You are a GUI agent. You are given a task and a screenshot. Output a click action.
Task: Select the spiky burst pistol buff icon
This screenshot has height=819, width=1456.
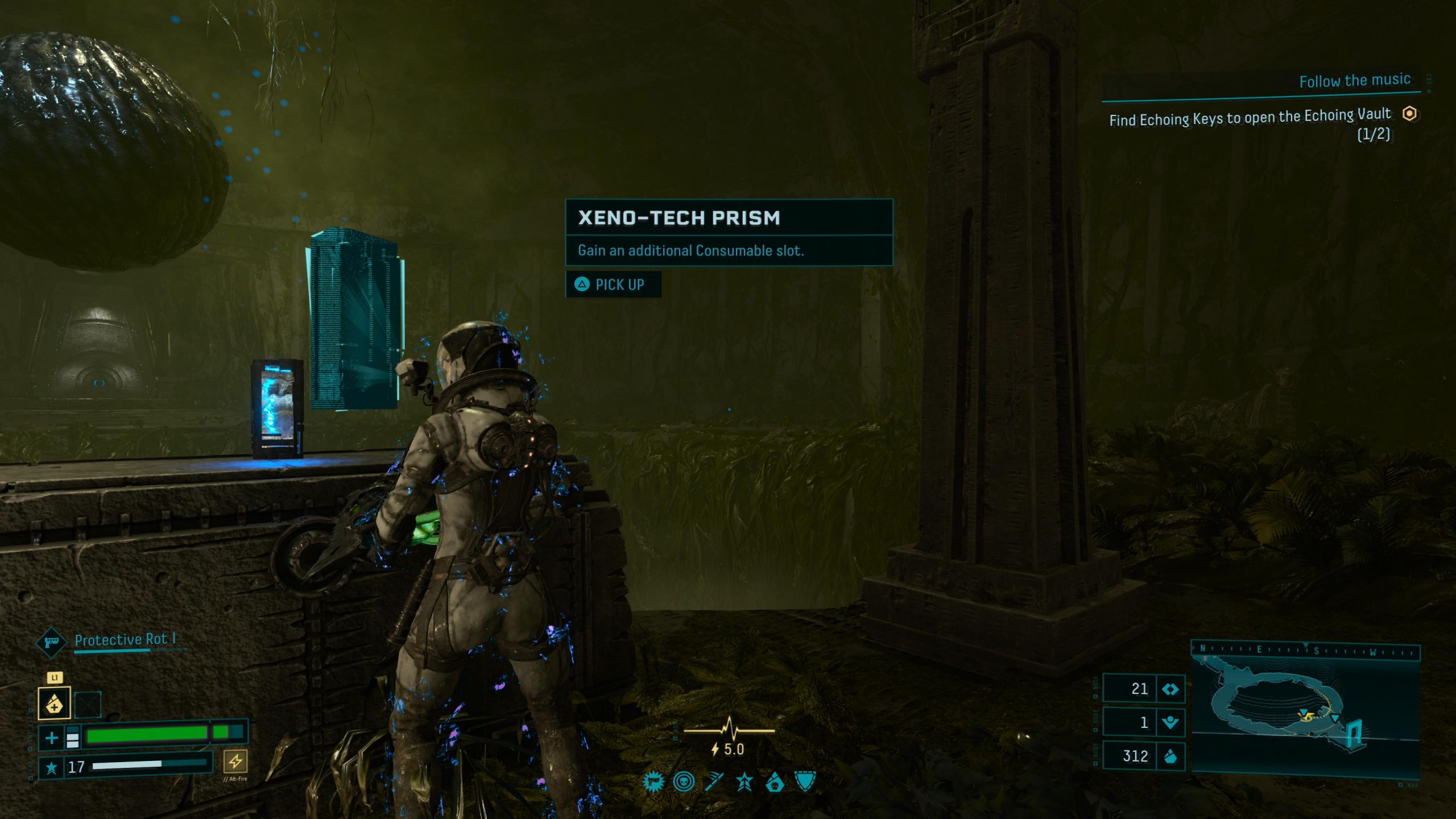[x=653, y=783]
